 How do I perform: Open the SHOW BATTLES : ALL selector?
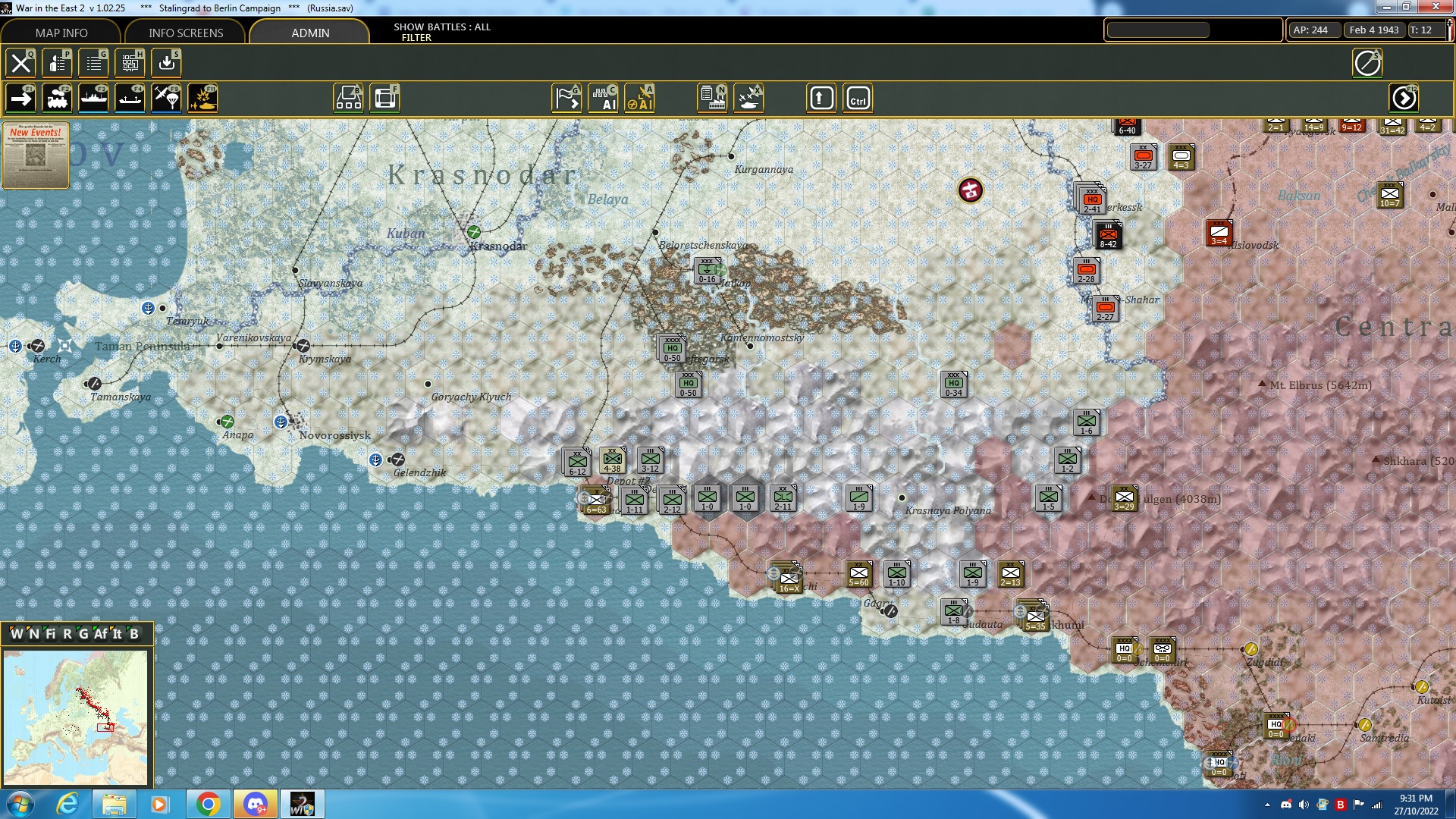pos(441,27)
